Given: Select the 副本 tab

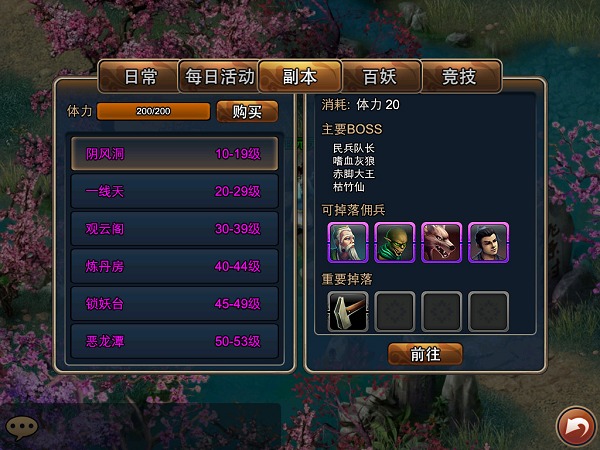Looking at the screenshot, I should (x=299, y=77).
